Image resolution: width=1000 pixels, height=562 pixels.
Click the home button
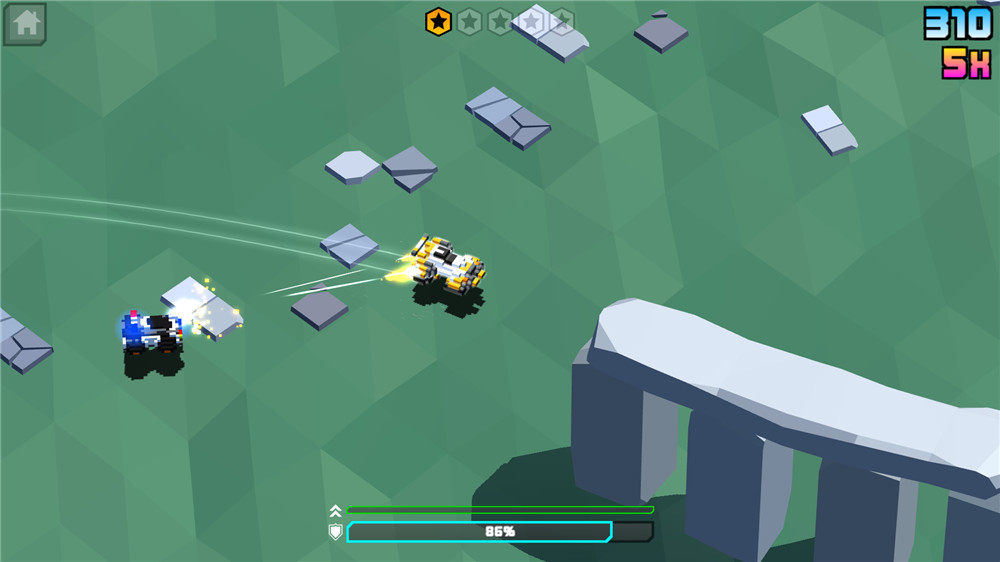point(25,24)
